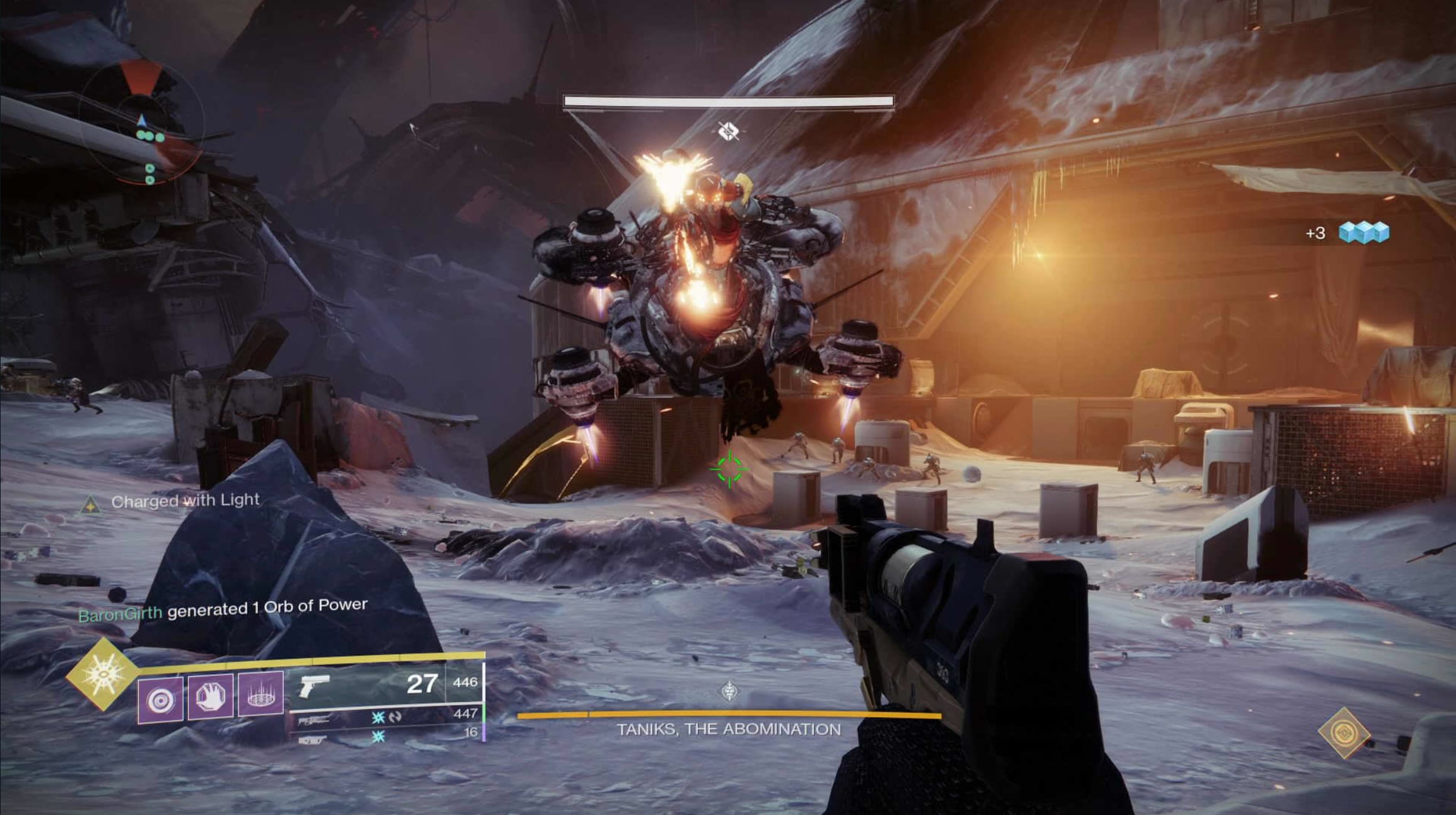The width and height of the screenshot is (1456, 815).
Task: Click the boss marker icon above Taniks
Action: pyautogui.click(x=728, y=131)
